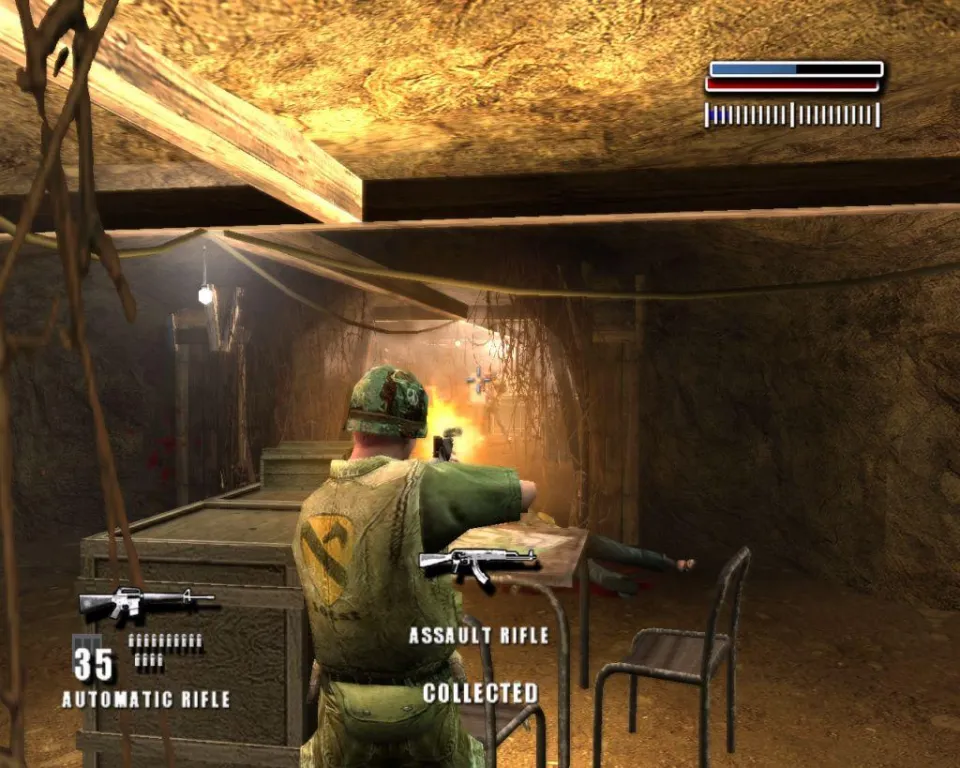Click the collected assault rifle pickup icon

477,564
